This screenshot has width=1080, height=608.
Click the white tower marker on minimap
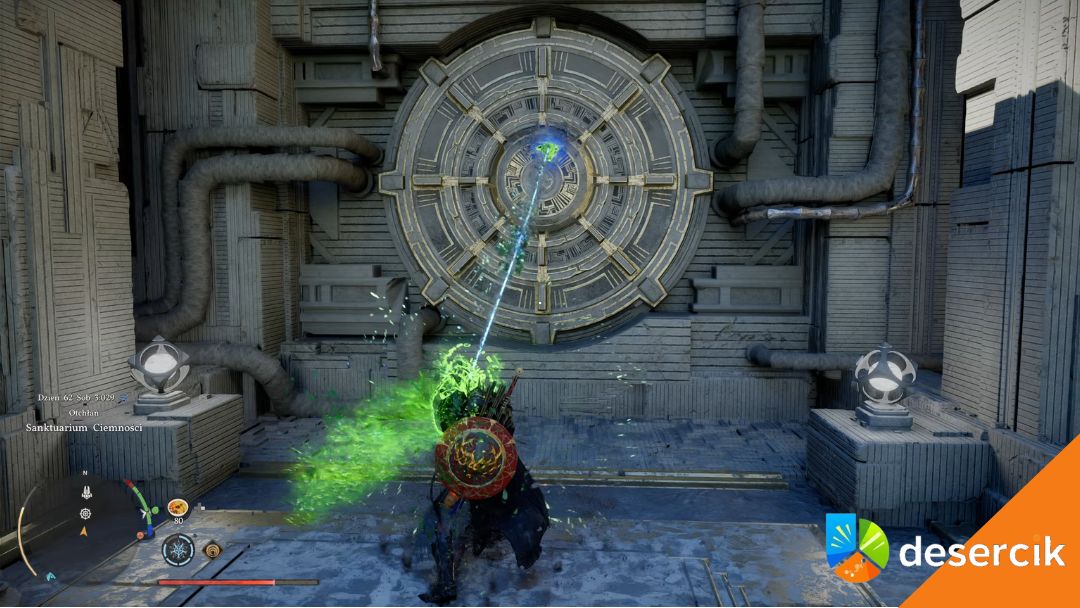tap(85, 492)
